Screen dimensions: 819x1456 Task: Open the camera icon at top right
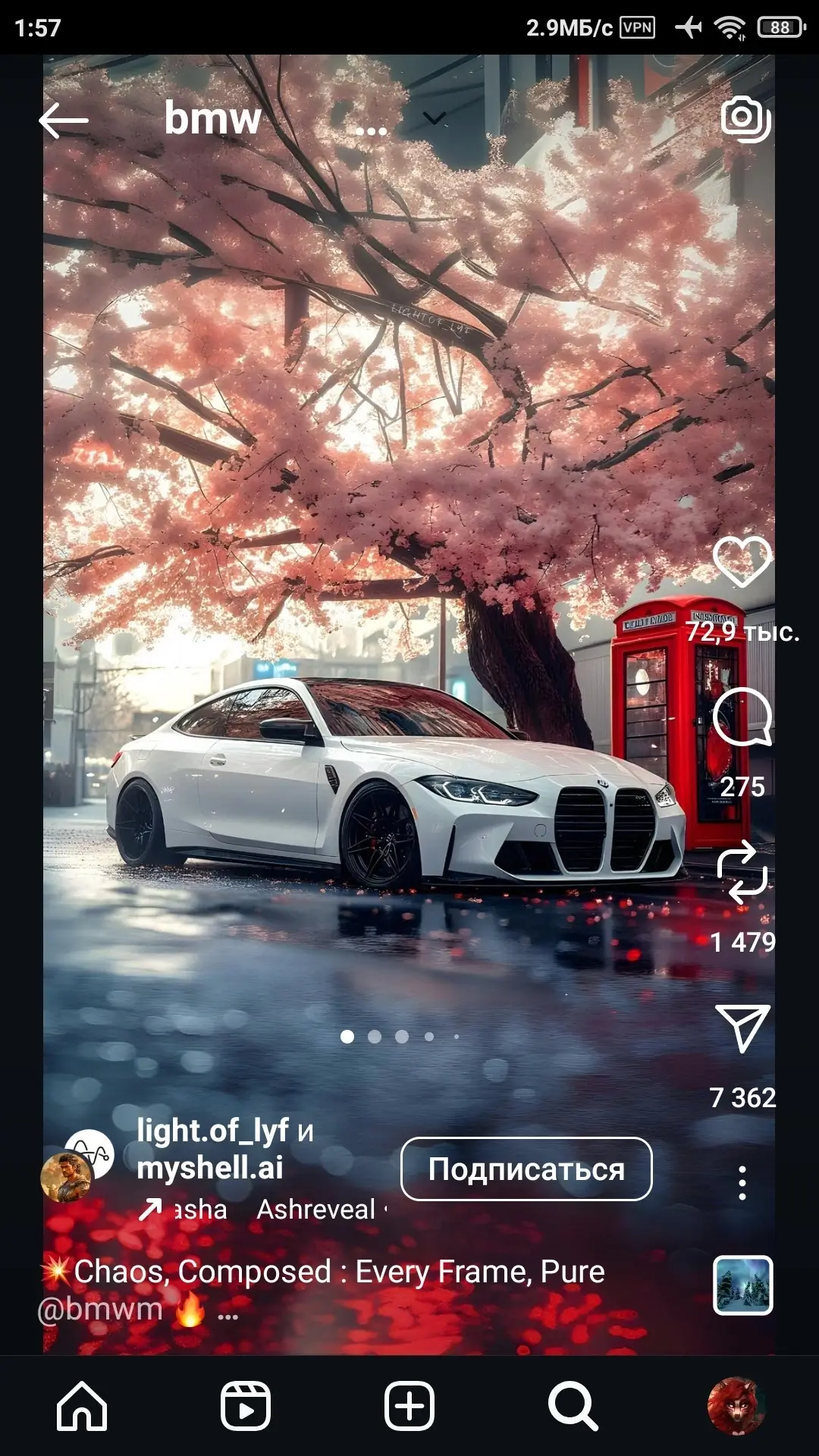click(x=745, y=118)
